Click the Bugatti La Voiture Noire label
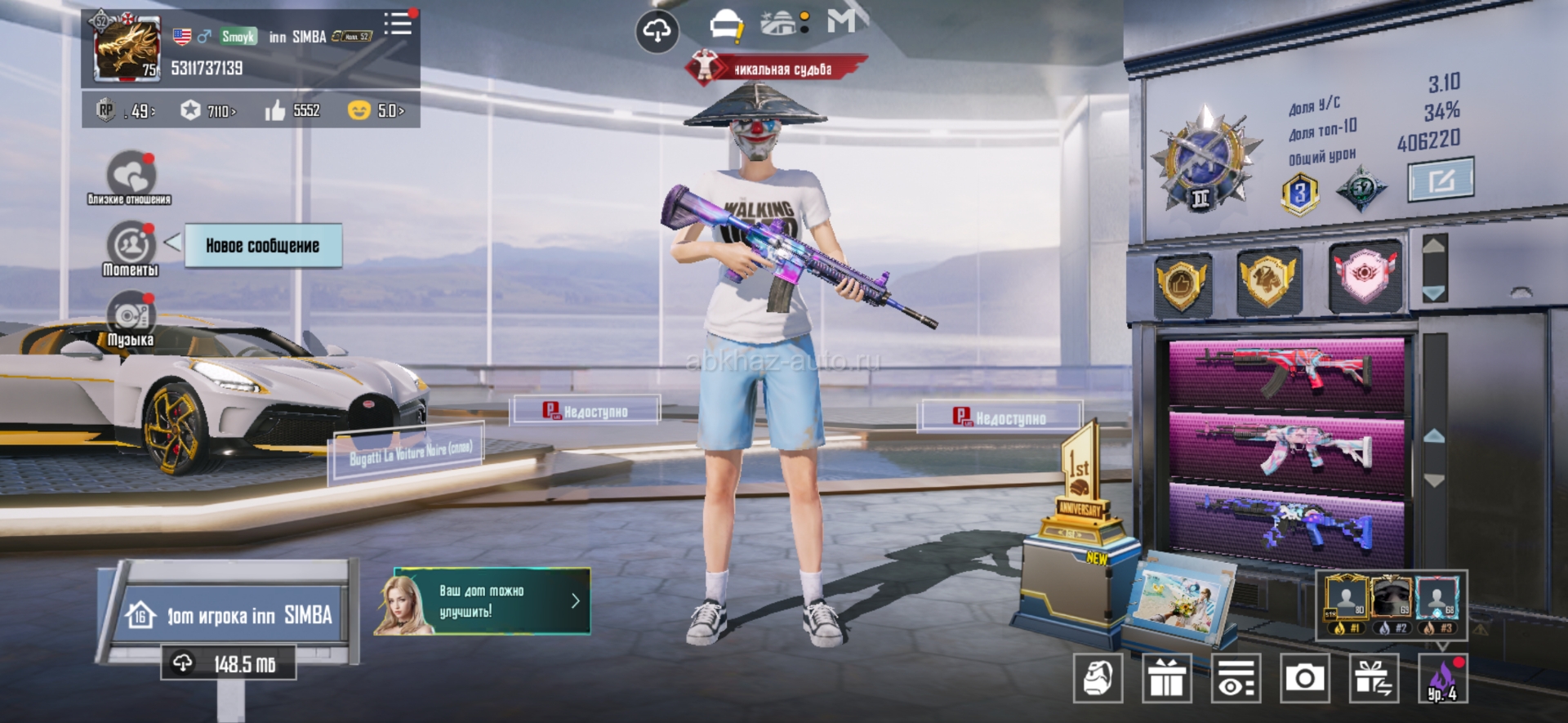Image resolution: width=1568 pixels, height=723 pixels. (x=409, y=452)
